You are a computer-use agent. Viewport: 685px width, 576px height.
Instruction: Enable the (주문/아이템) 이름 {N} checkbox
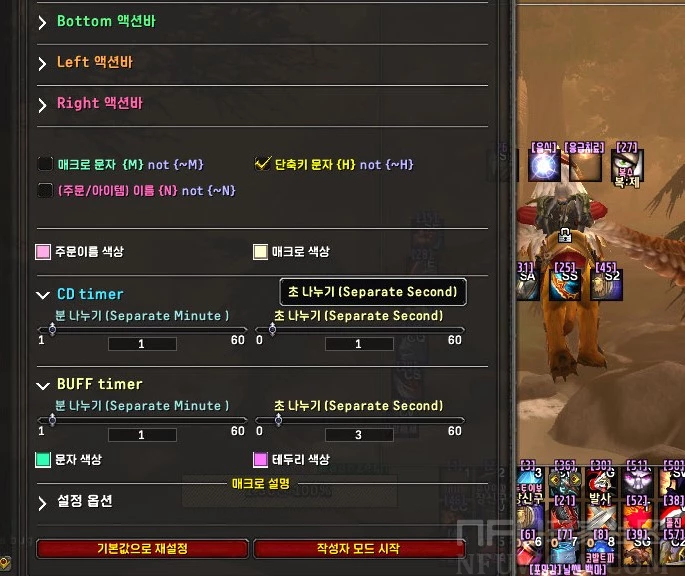point(45,190)
